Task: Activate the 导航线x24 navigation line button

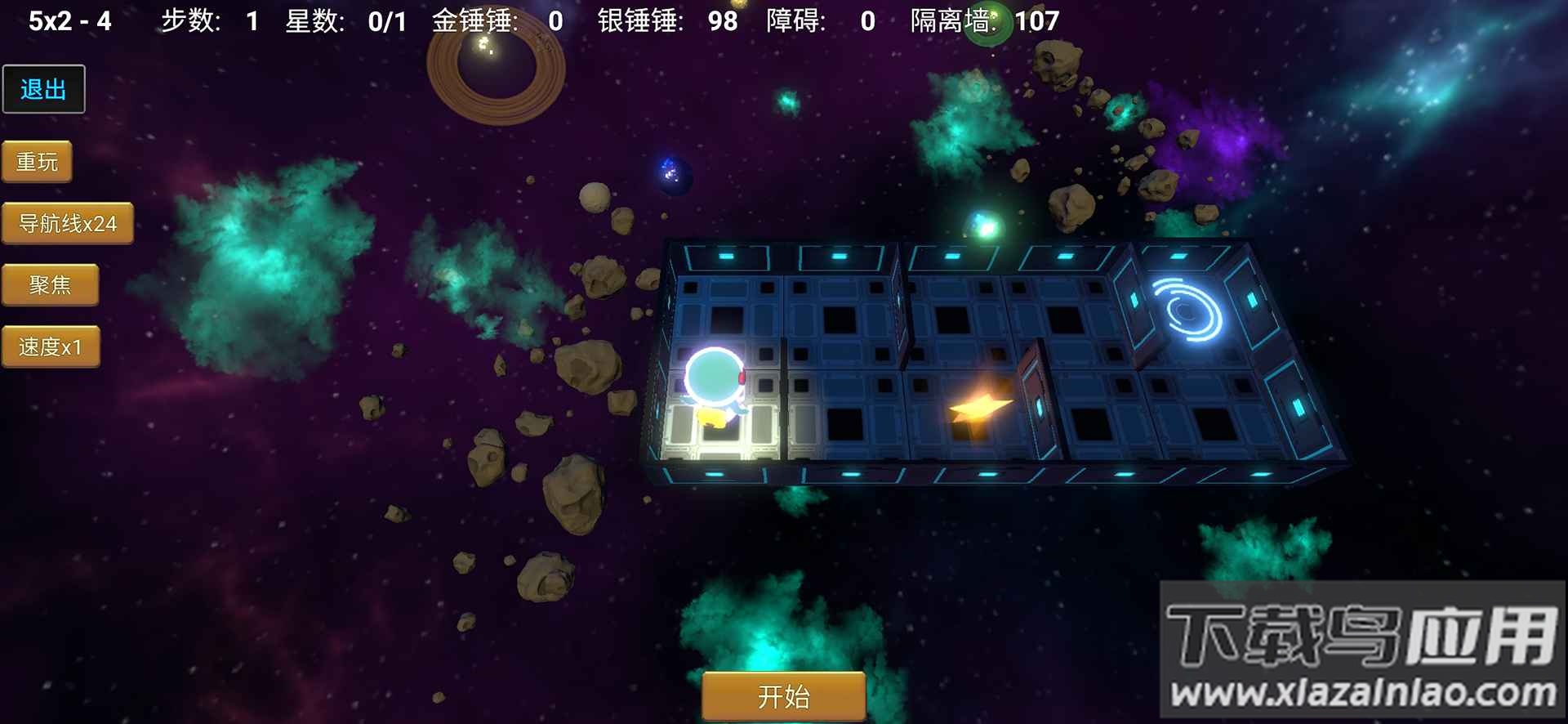Action: [67, 223]
